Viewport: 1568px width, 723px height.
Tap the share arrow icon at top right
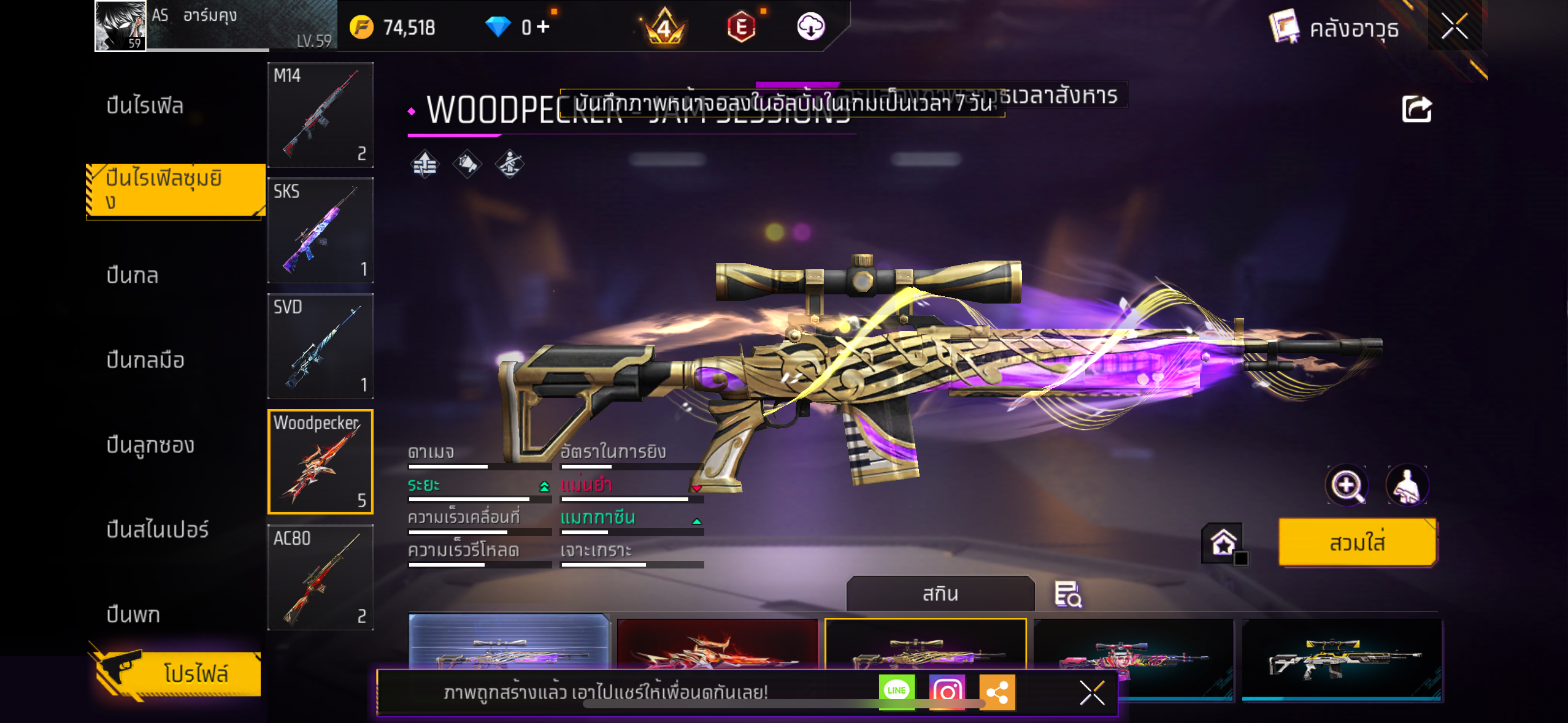tap(1416, 109)
